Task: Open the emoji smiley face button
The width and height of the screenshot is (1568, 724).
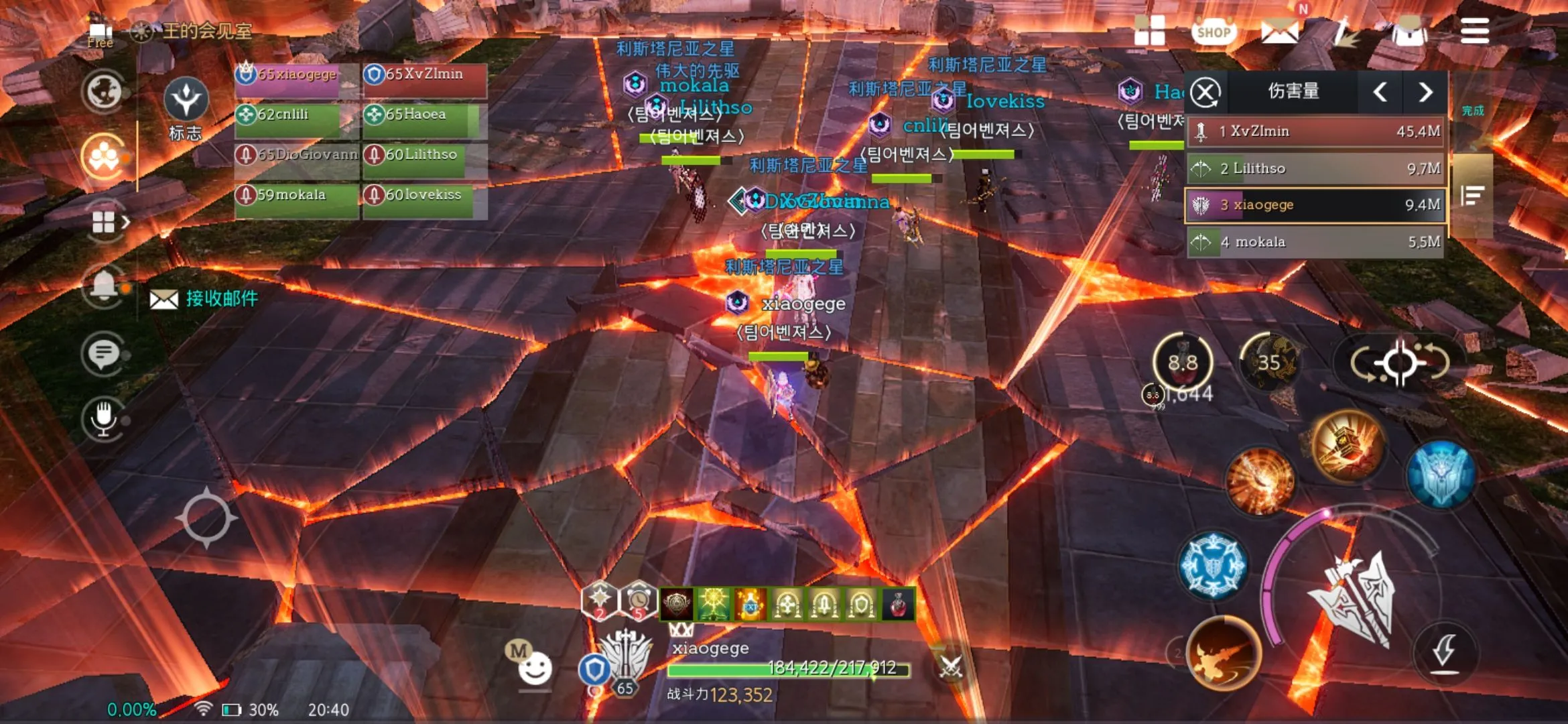Action: [535, 668]
